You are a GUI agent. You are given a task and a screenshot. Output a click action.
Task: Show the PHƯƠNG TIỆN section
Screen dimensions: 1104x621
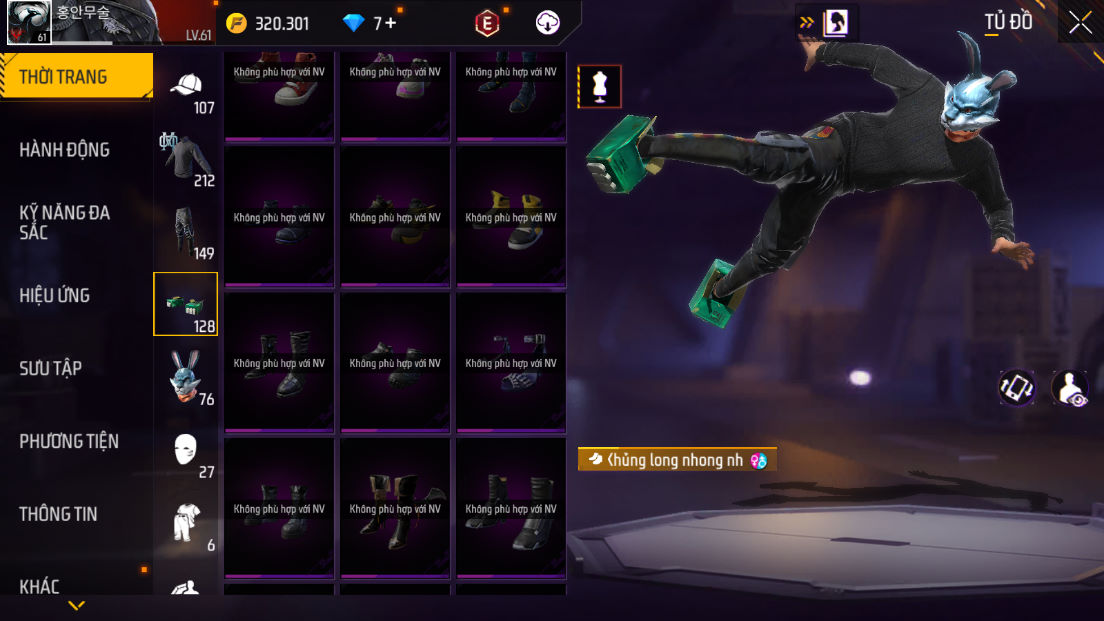tap(69, 441)
